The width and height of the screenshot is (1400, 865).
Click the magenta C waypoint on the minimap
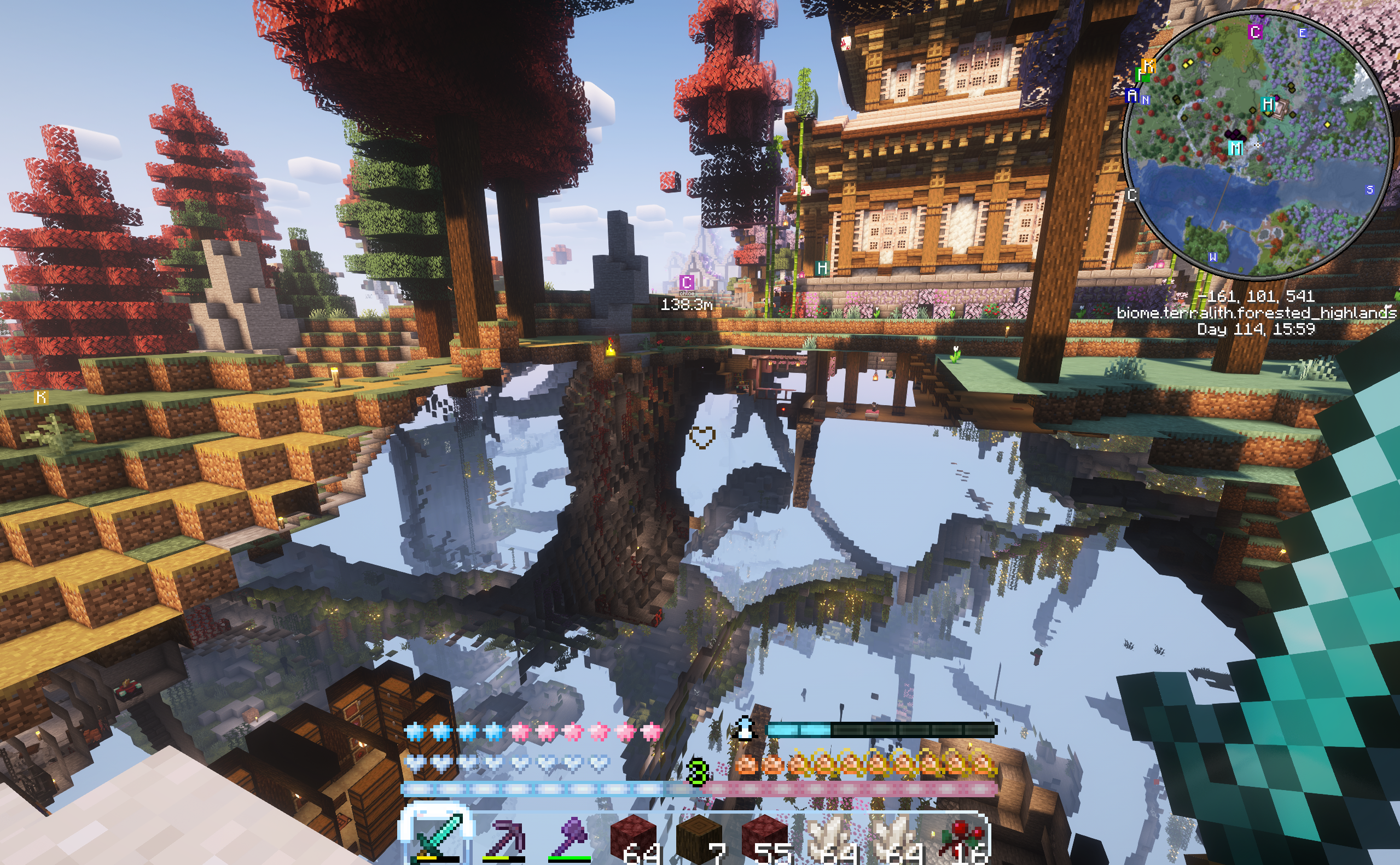(1255, 32)
